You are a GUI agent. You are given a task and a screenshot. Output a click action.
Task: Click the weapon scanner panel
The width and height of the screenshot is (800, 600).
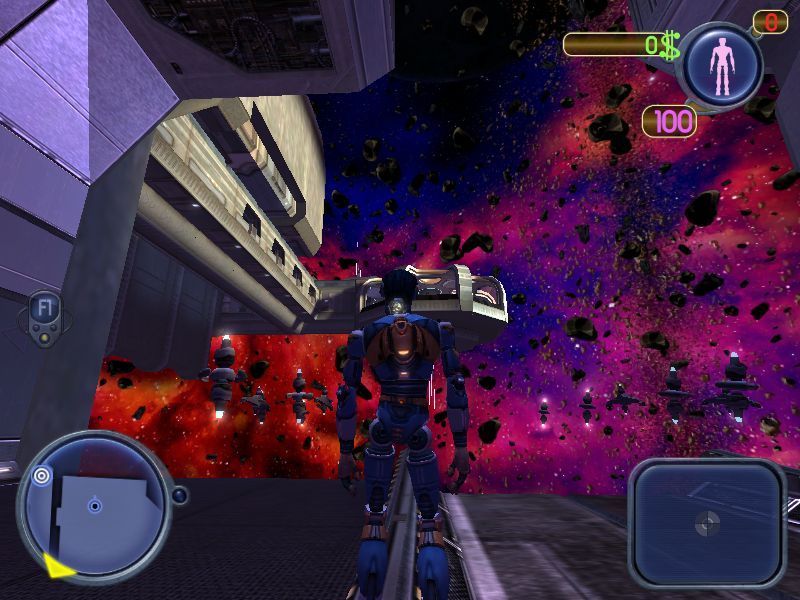(707, 521)
